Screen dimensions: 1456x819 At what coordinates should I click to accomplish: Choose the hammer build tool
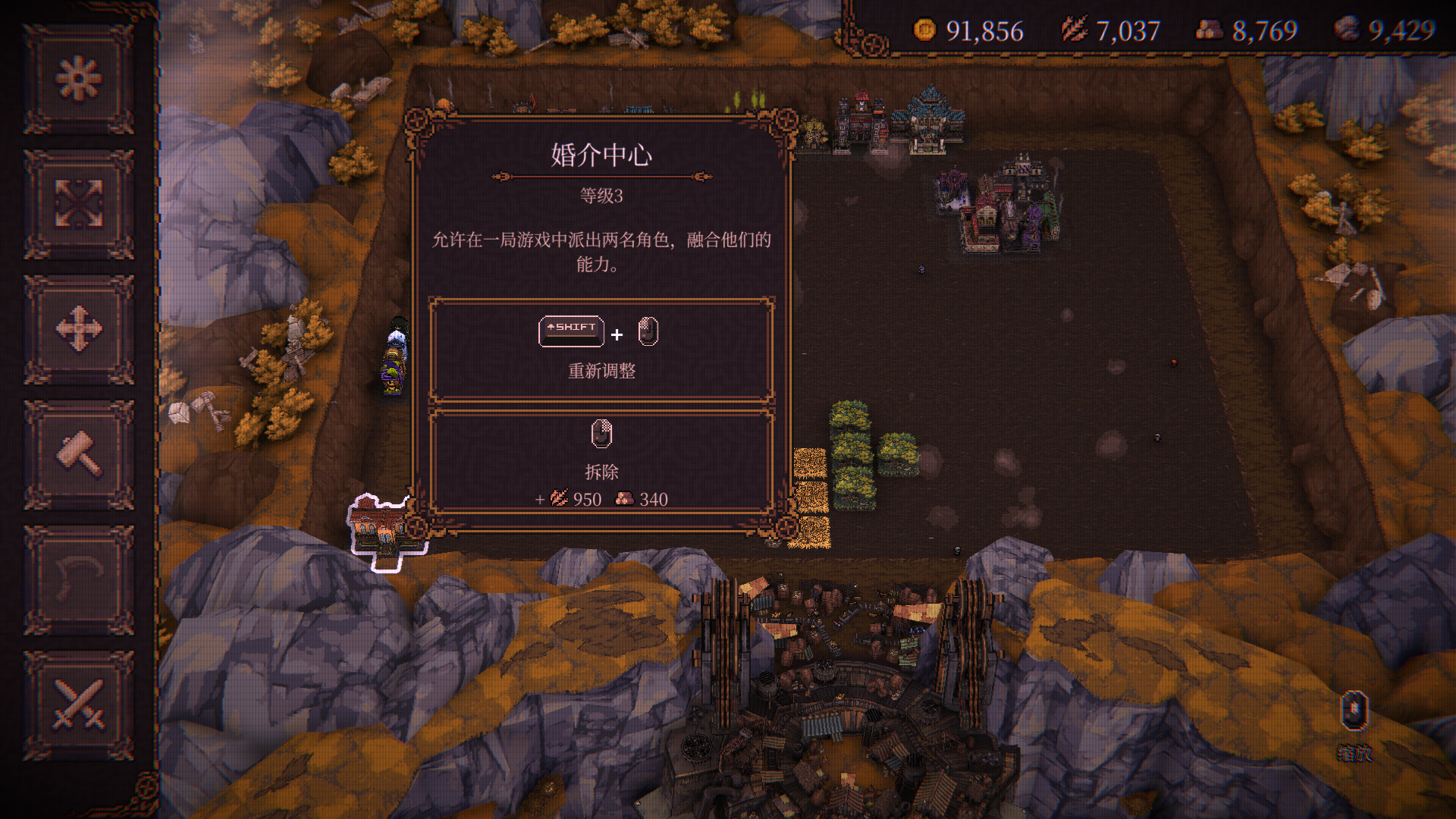[x=79, y=454]
